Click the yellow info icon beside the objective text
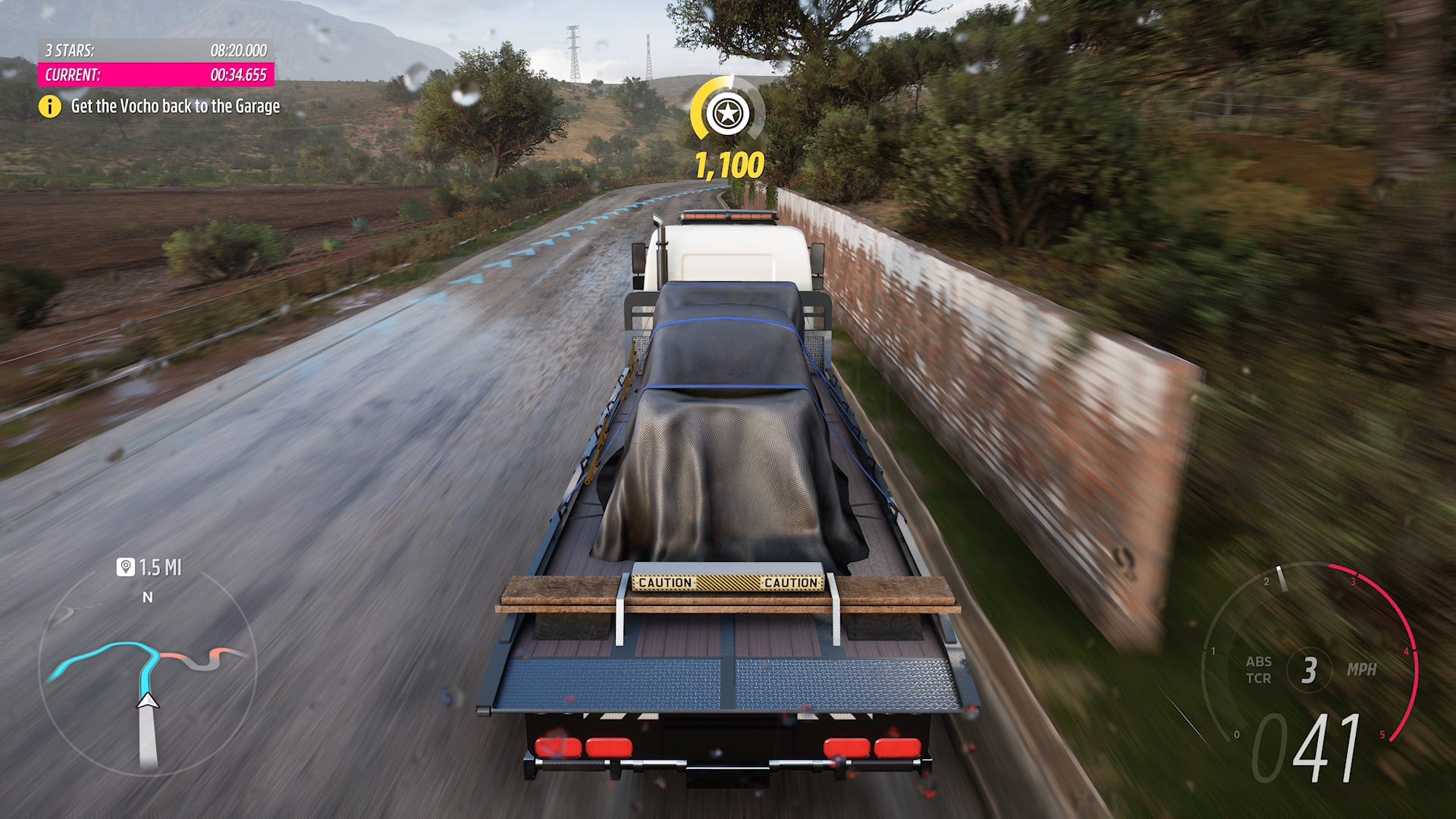This screenshot has width=1456, height=819. point(50,107)
